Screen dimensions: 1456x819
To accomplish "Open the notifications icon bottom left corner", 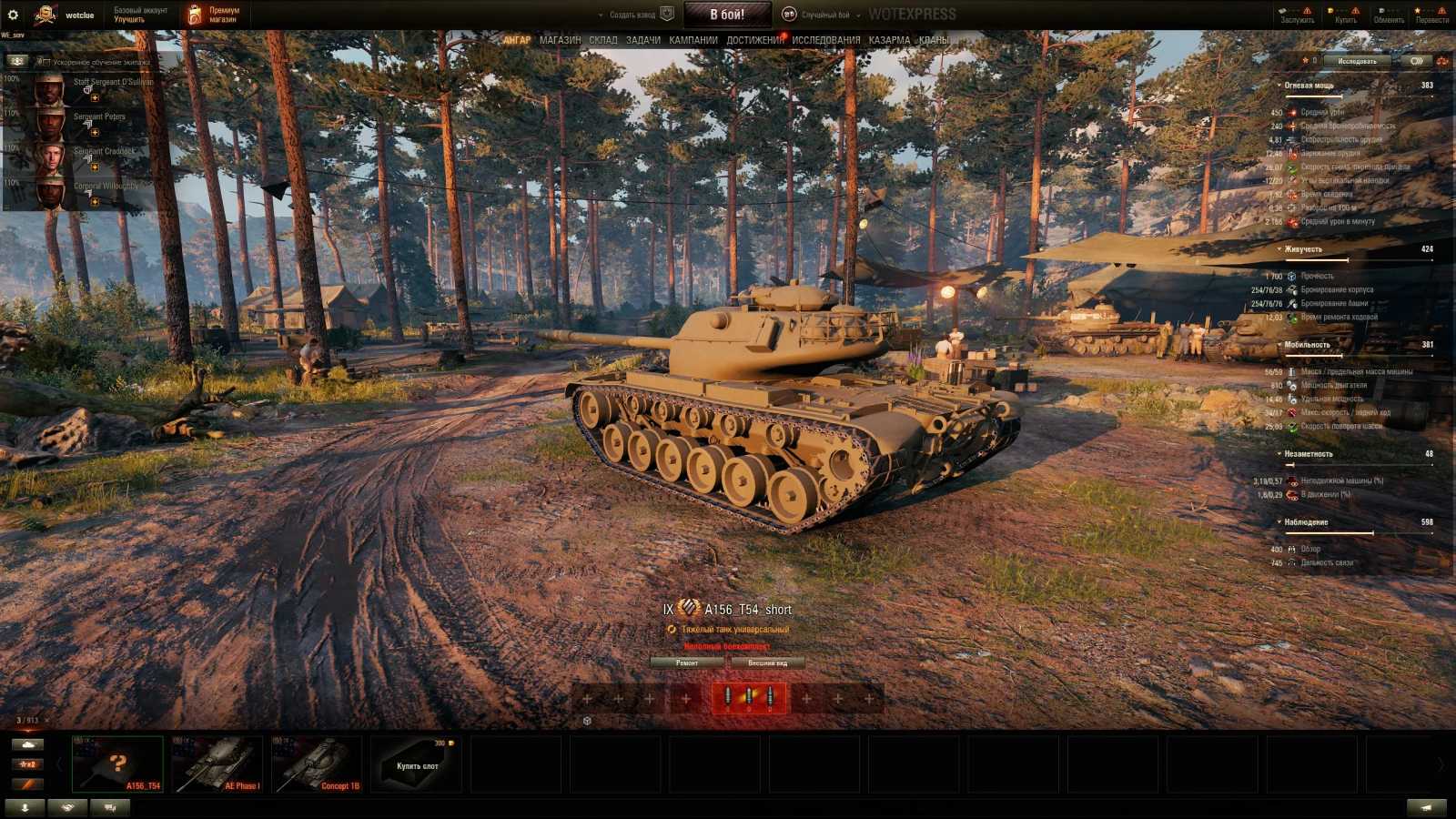I will click(x=108, y=806).
